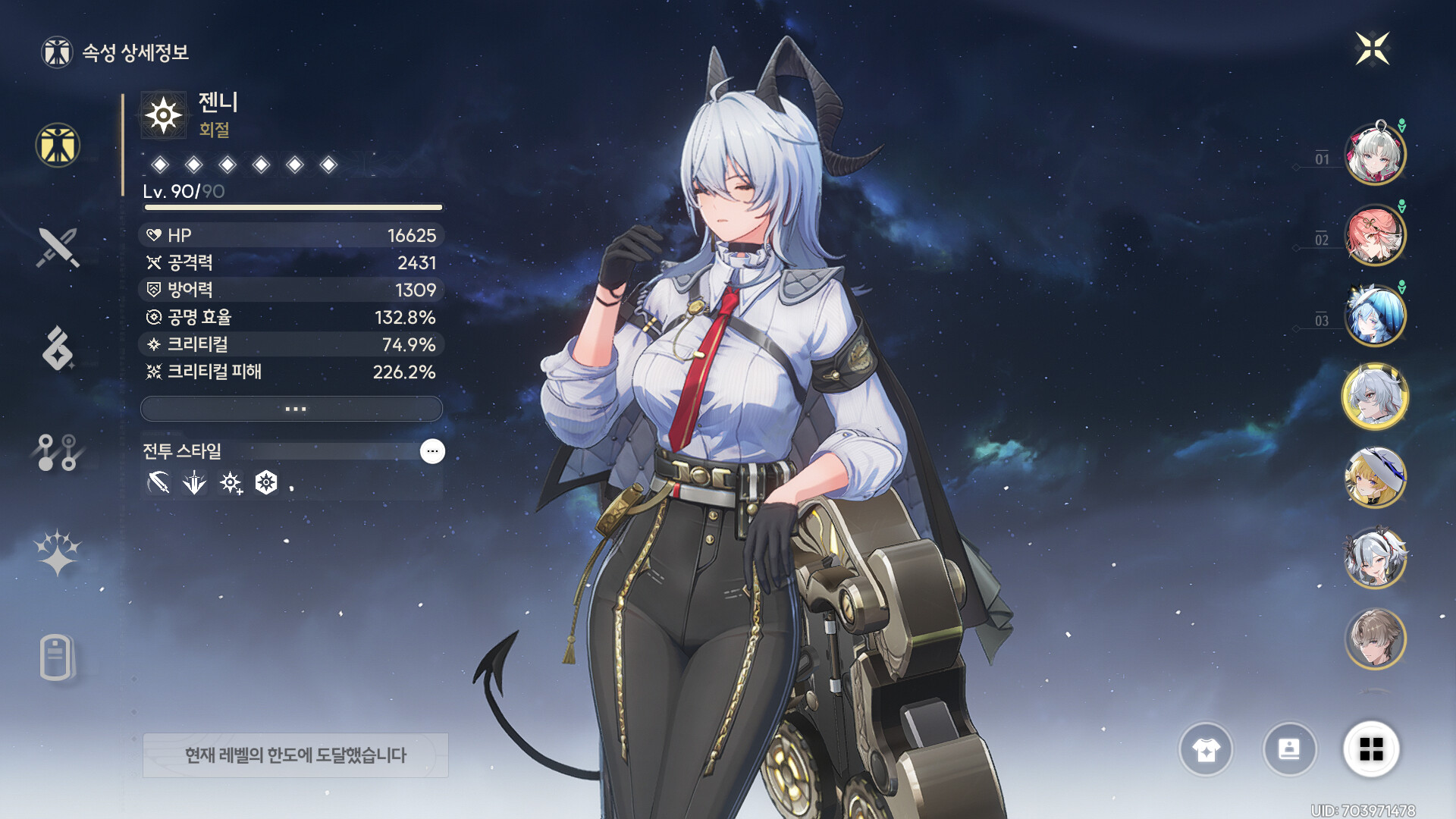This screenshot has width=1456, height=819.
Task: Select the white-haired character with red headpiece
Action: [1374, 155]
